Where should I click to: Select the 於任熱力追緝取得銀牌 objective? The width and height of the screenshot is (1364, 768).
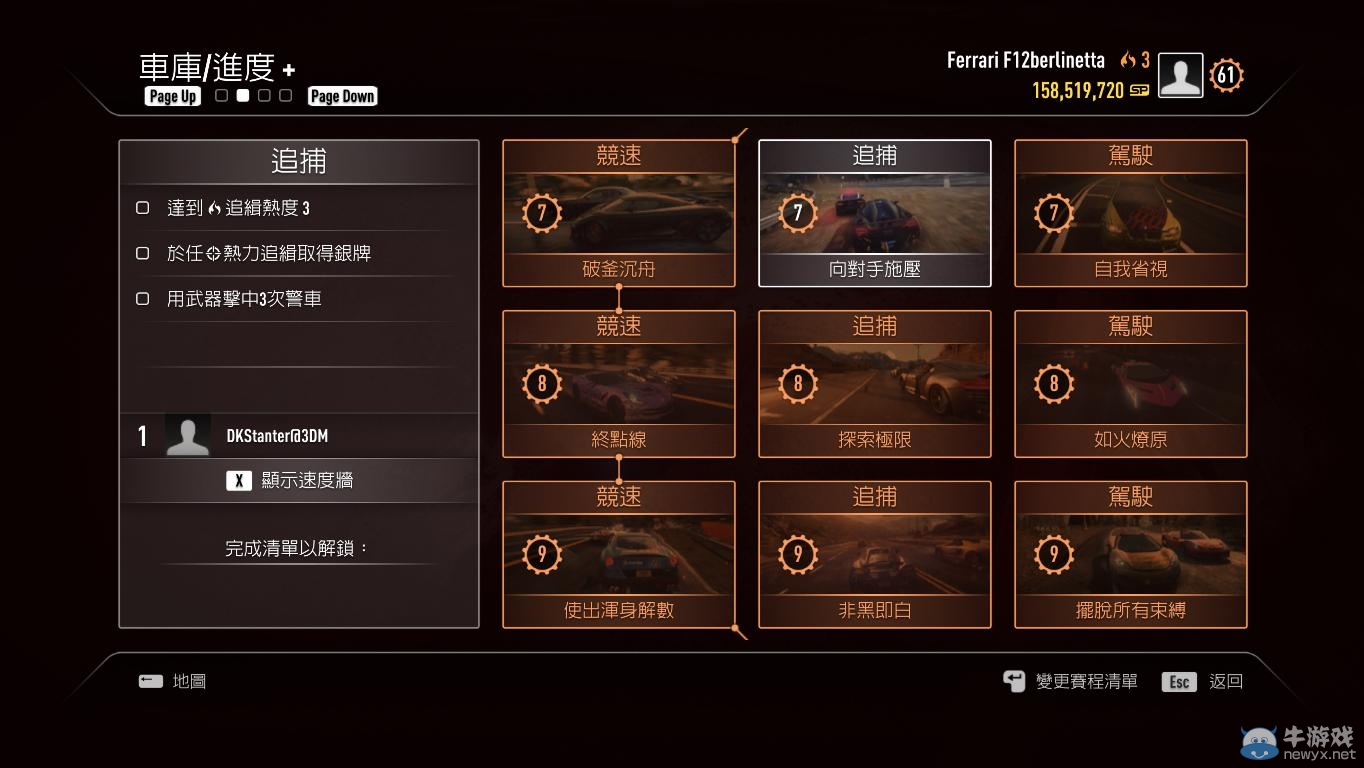click(x=268, y=253)
